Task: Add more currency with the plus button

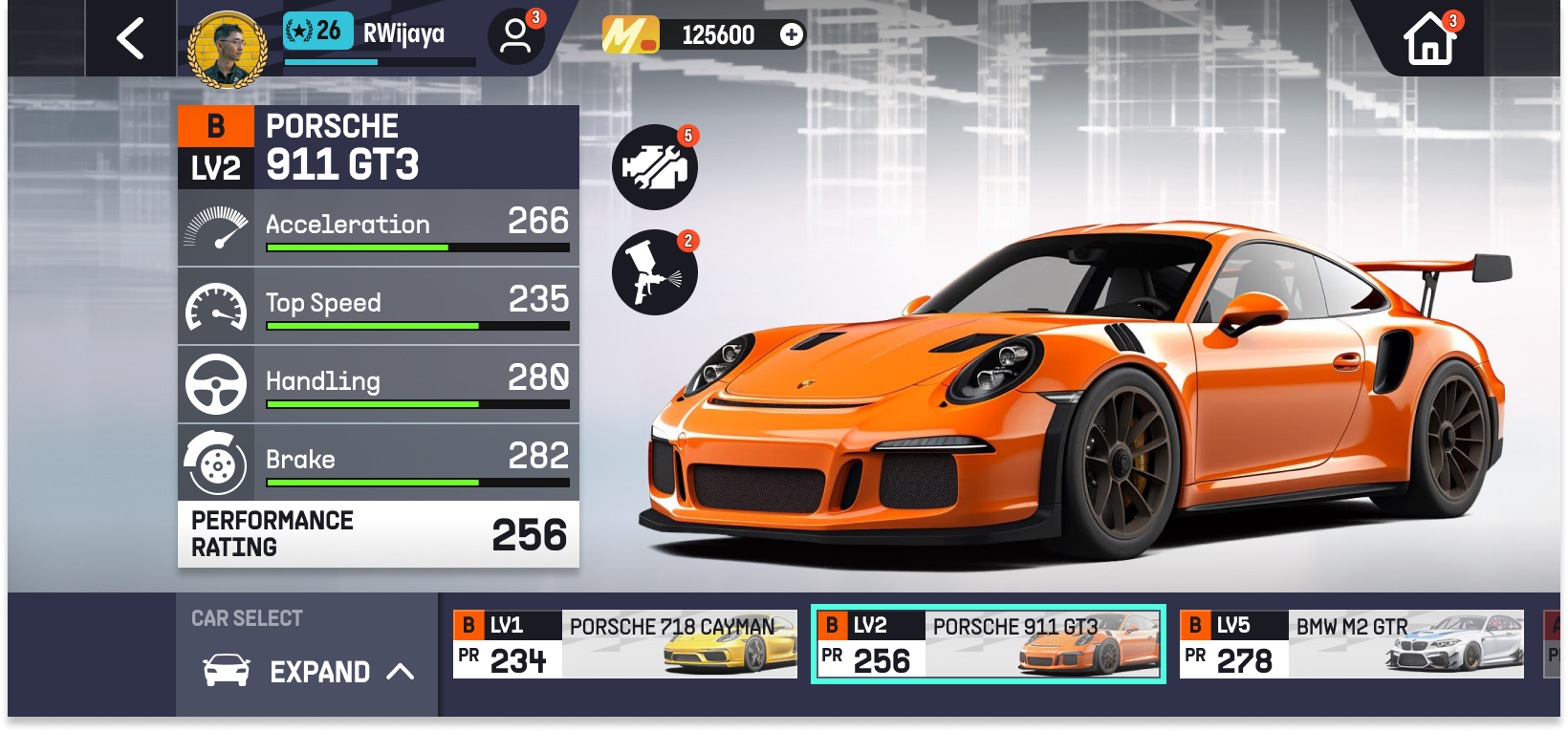Action: coord(792,35)
